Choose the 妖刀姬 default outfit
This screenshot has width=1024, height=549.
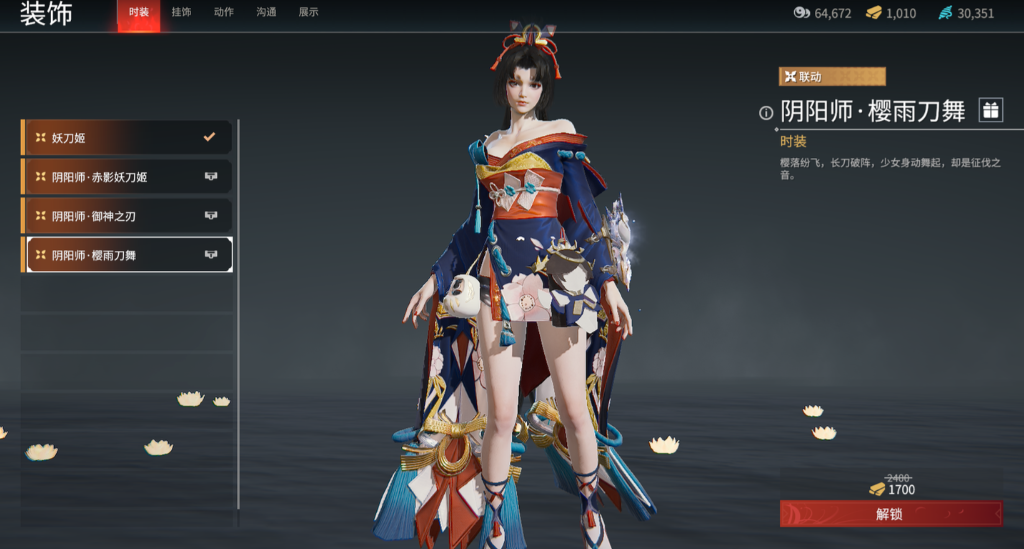127,138
